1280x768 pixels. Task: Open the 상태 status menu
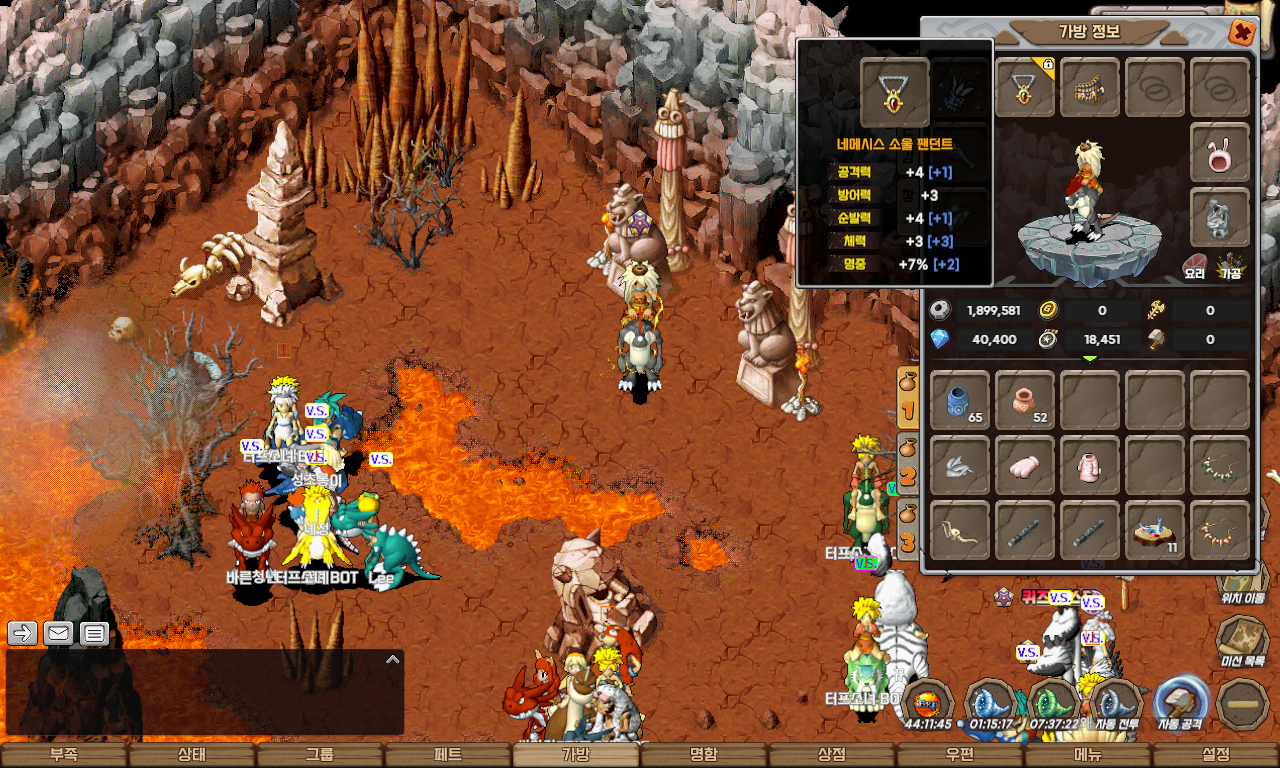[191, 755]
